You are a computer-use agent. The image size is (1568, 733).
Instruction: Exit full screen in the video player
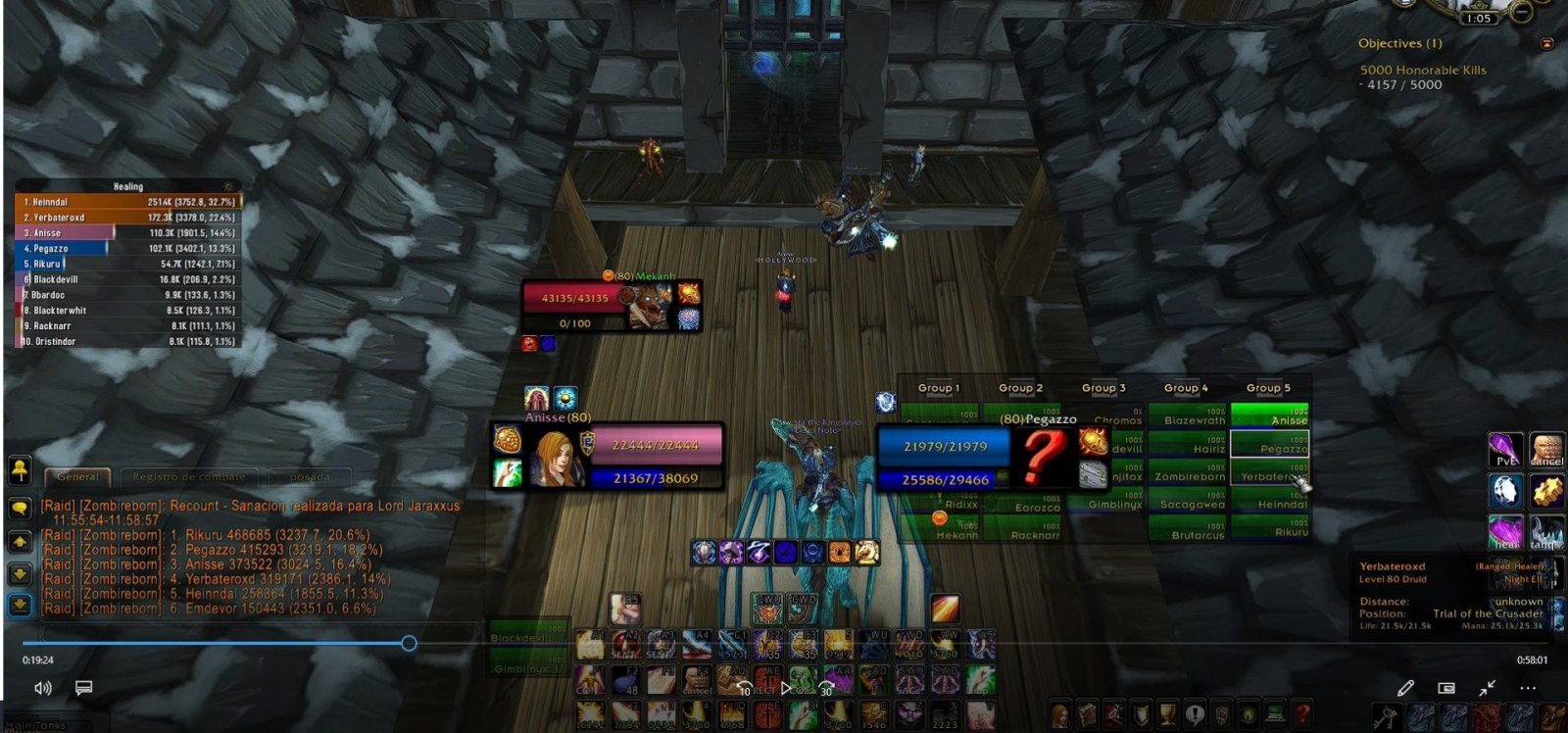pos(1487,688)
